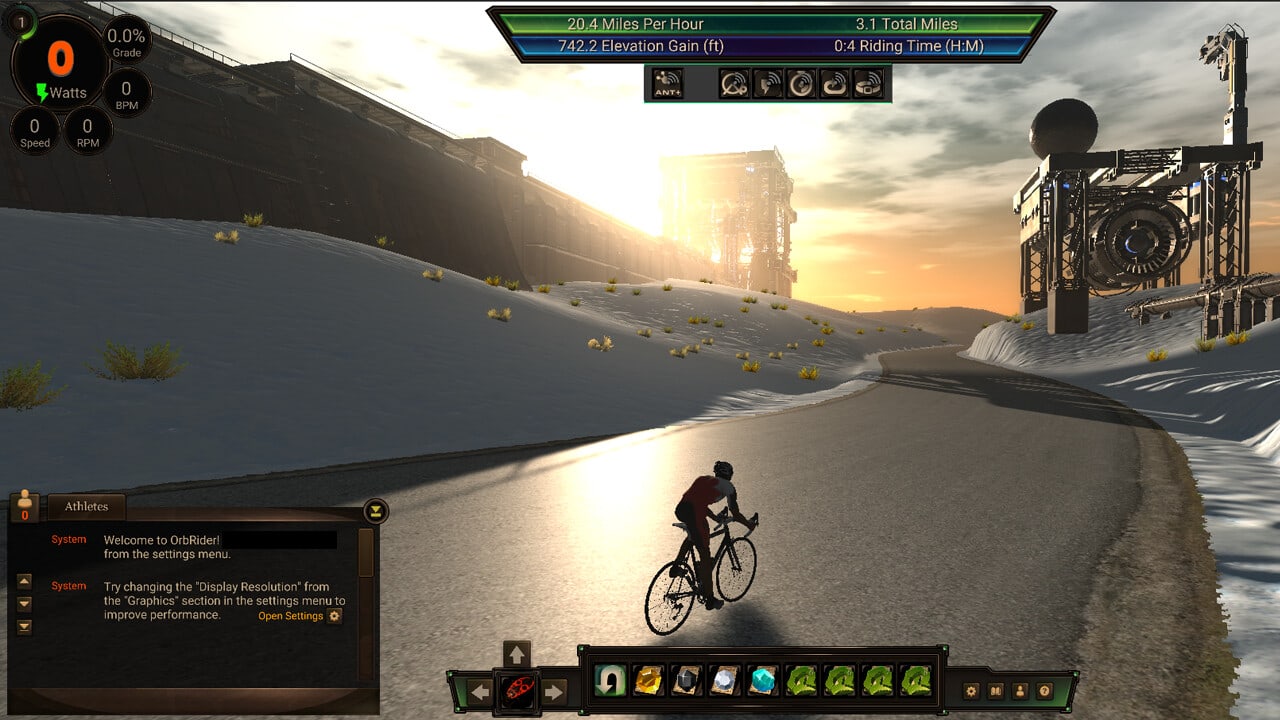Collapse the chat panel with yellow arrow button
The height and width of the screenshot is (720, 1280).
(375, 512)
